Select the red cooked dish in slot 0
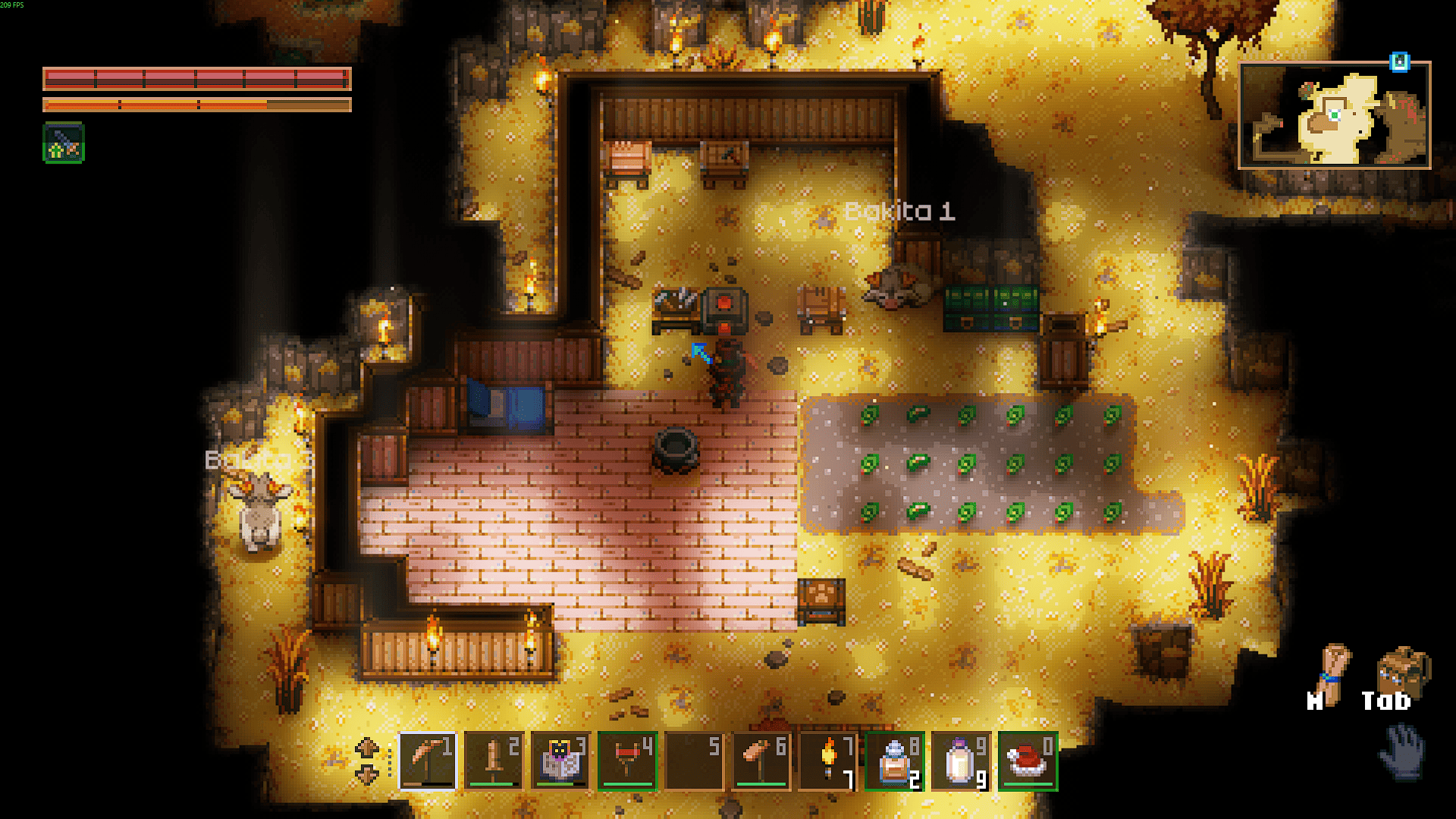Screen dimensions: 1456x819 [1028, 761]
